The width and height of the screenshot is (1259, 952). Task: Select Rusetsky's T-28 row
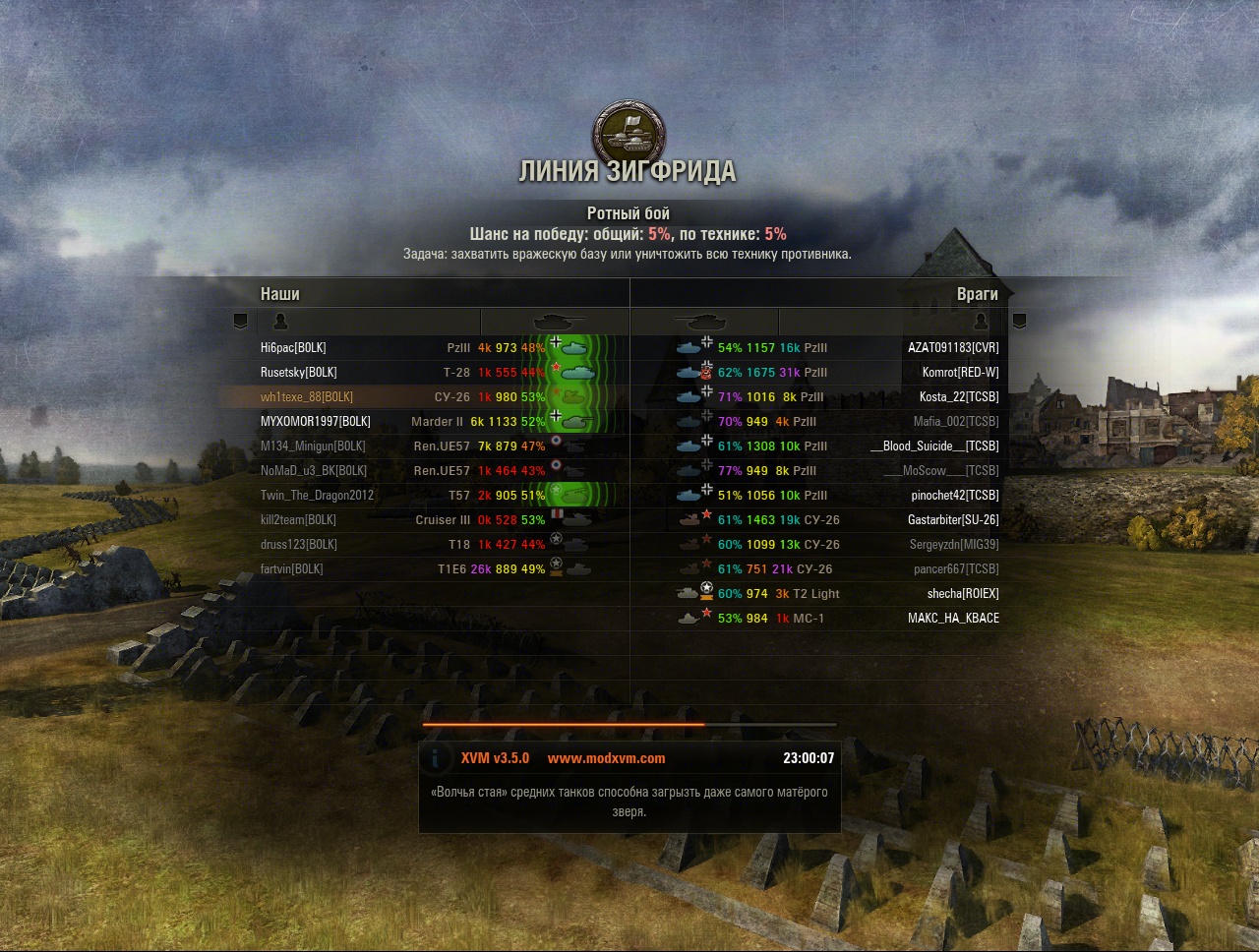pos(298,373)
